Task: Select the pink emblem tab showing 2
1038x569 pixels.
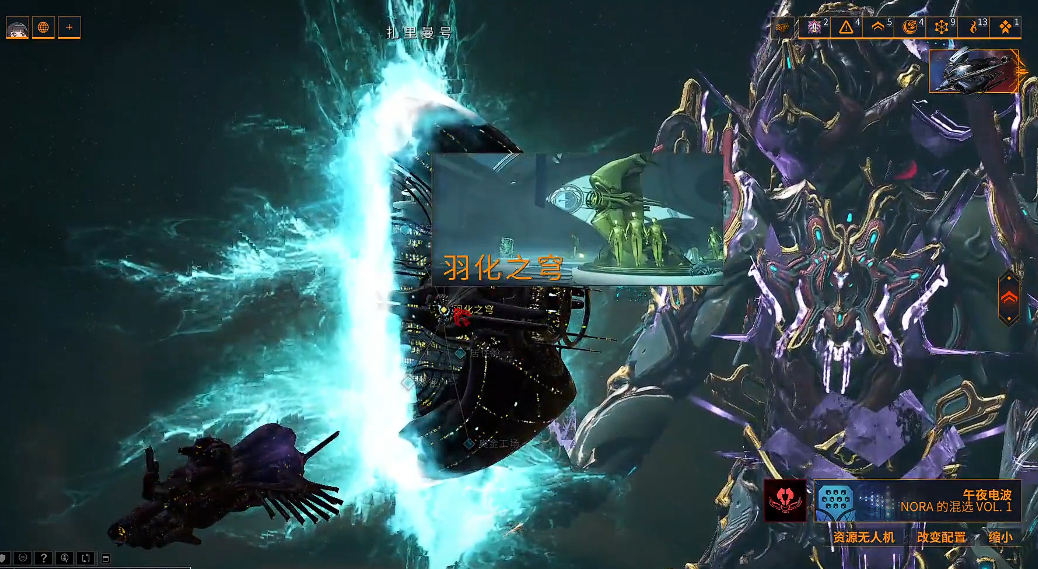Action: click(x=816, y=27)
